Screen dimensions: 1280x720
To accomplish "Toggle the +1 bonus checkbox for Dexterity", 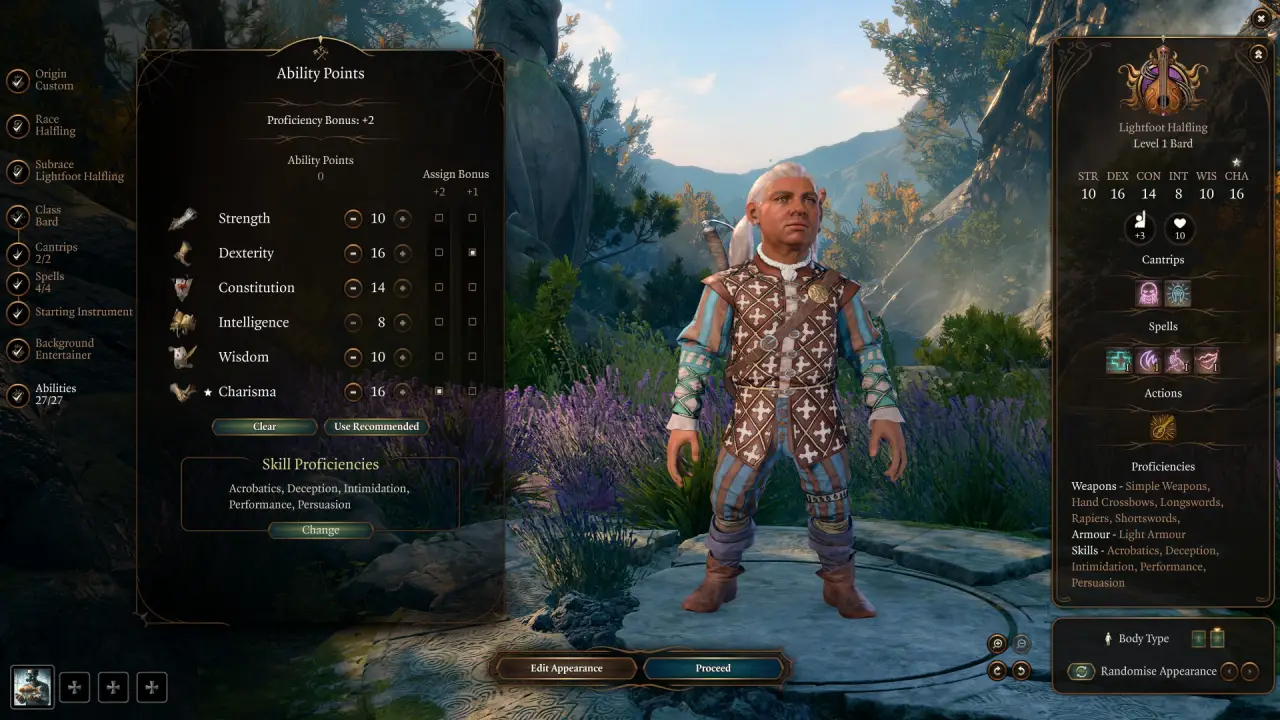I will click(472, 252).
